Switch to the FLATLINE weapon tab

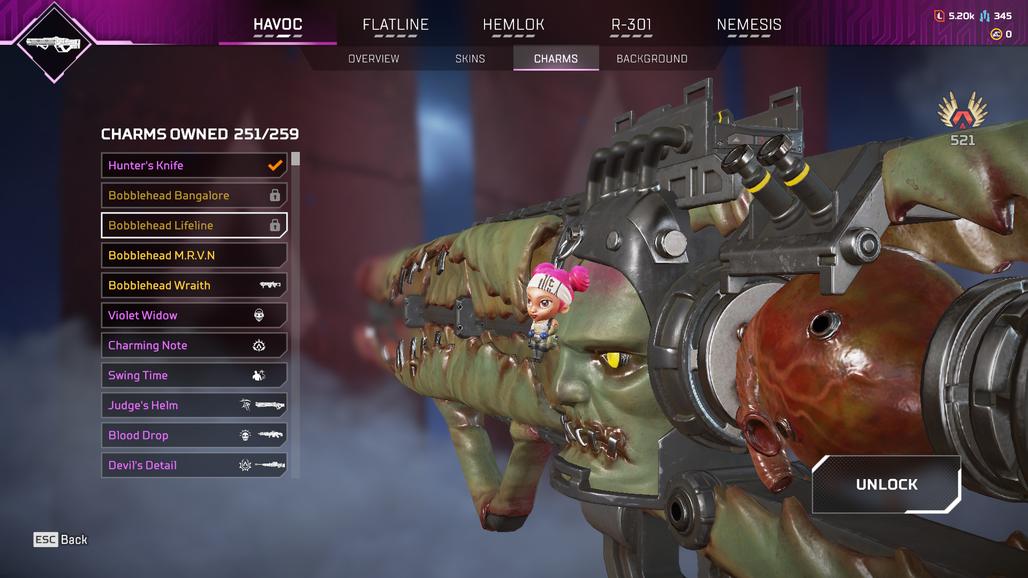pos(395,25)
